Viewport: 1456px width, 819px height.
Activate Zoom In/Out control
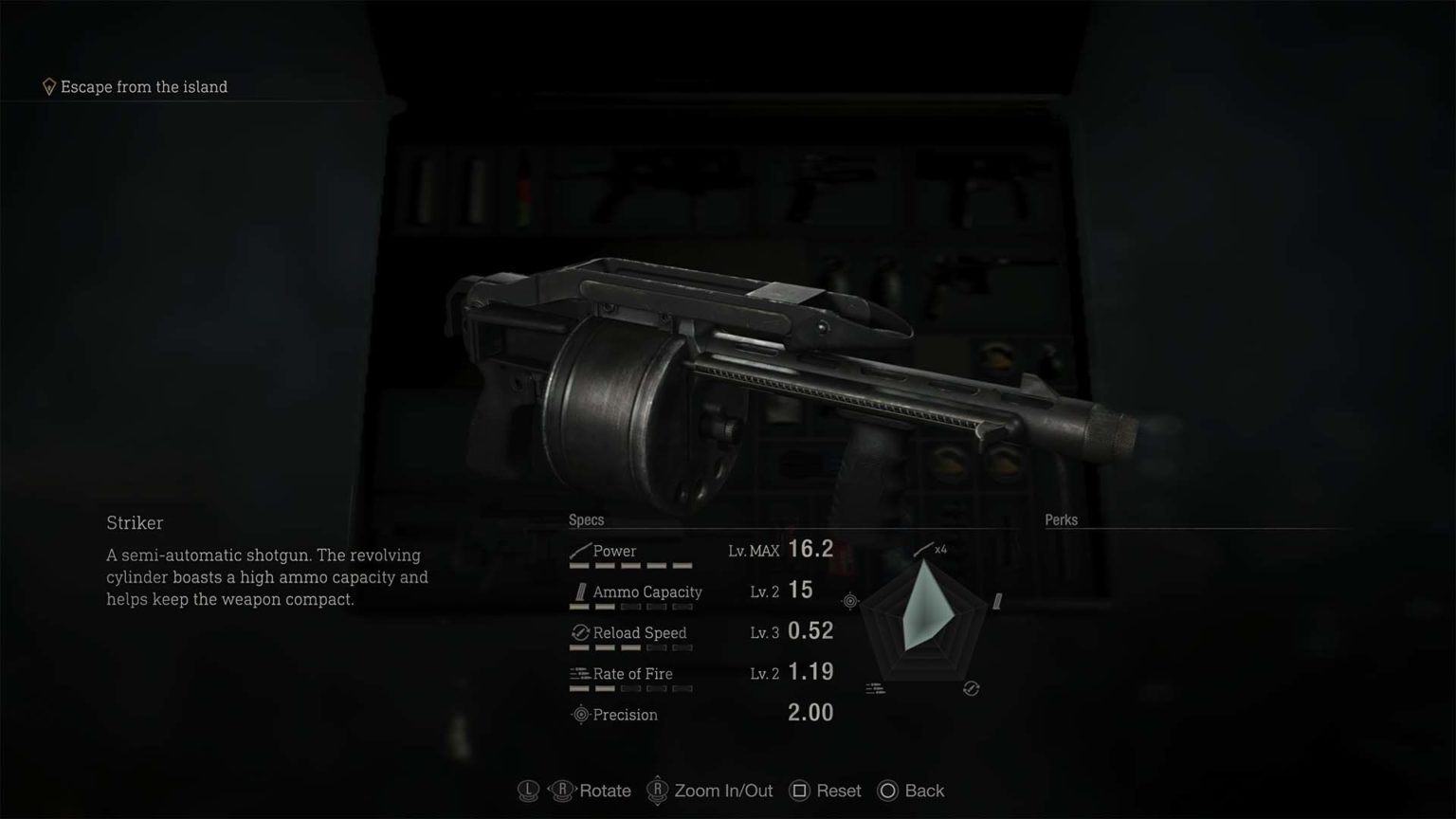(722, 790)
